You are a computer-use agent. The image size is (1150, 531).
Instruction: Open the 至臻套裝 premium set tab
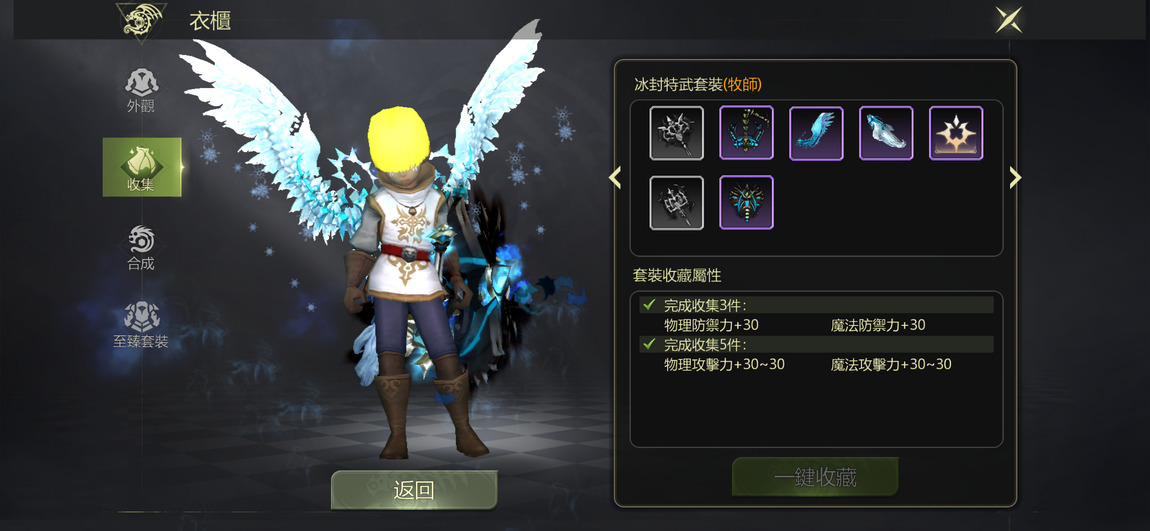click(x=141, y=325)
